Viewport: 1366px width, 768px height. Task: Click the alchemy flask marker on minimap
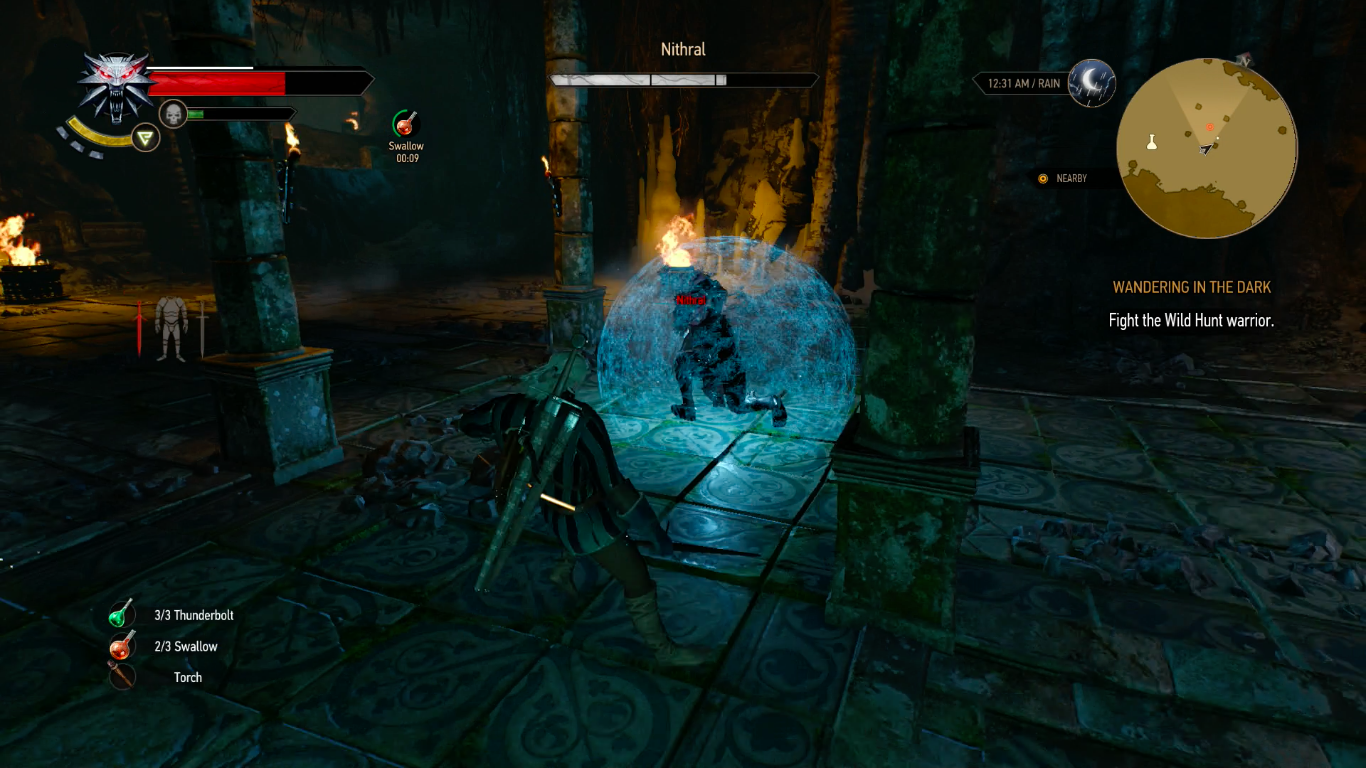[x=1151, y=142]
